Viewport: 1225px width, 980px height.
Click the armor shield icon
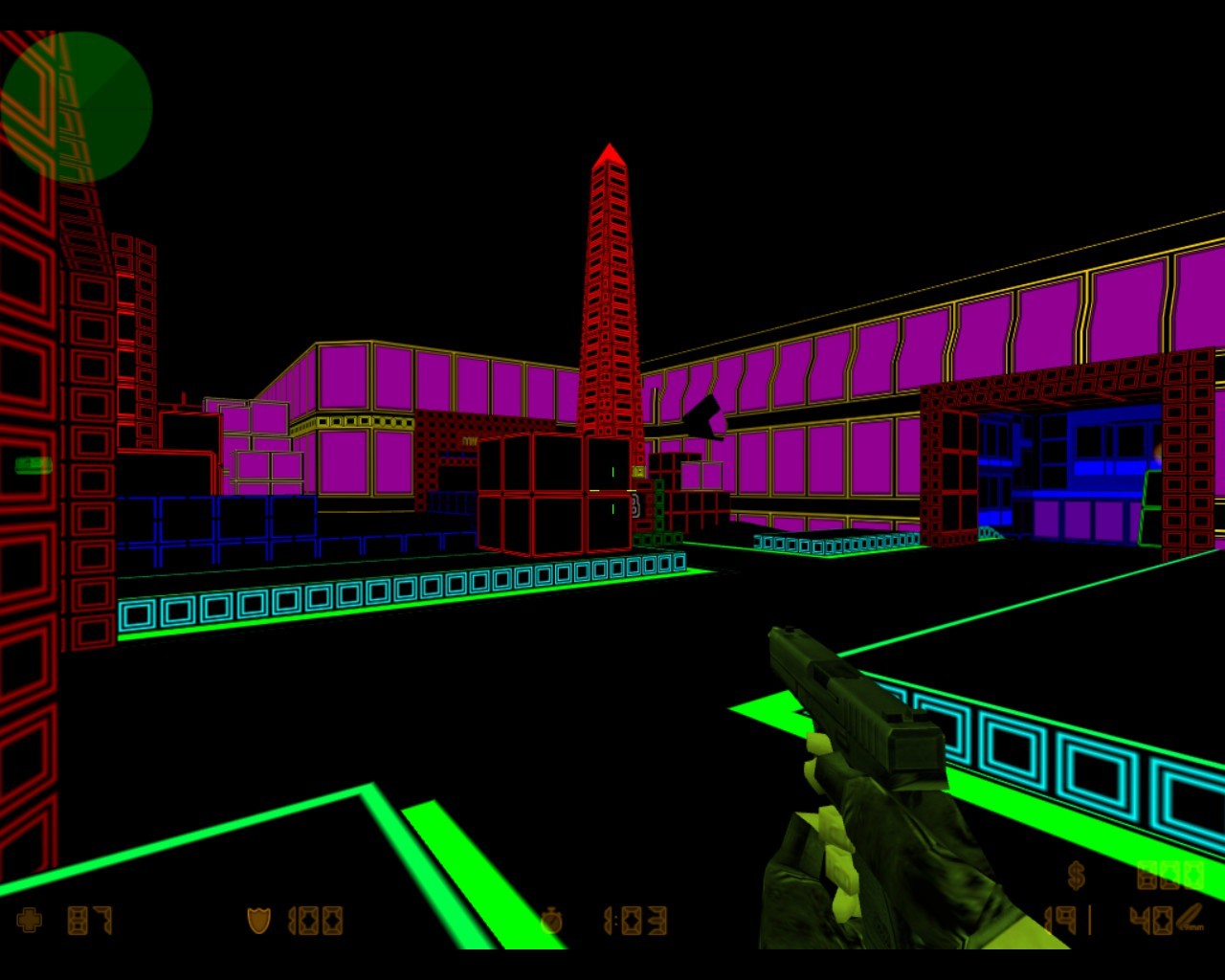pyautogui.click(x=258, y=921)
